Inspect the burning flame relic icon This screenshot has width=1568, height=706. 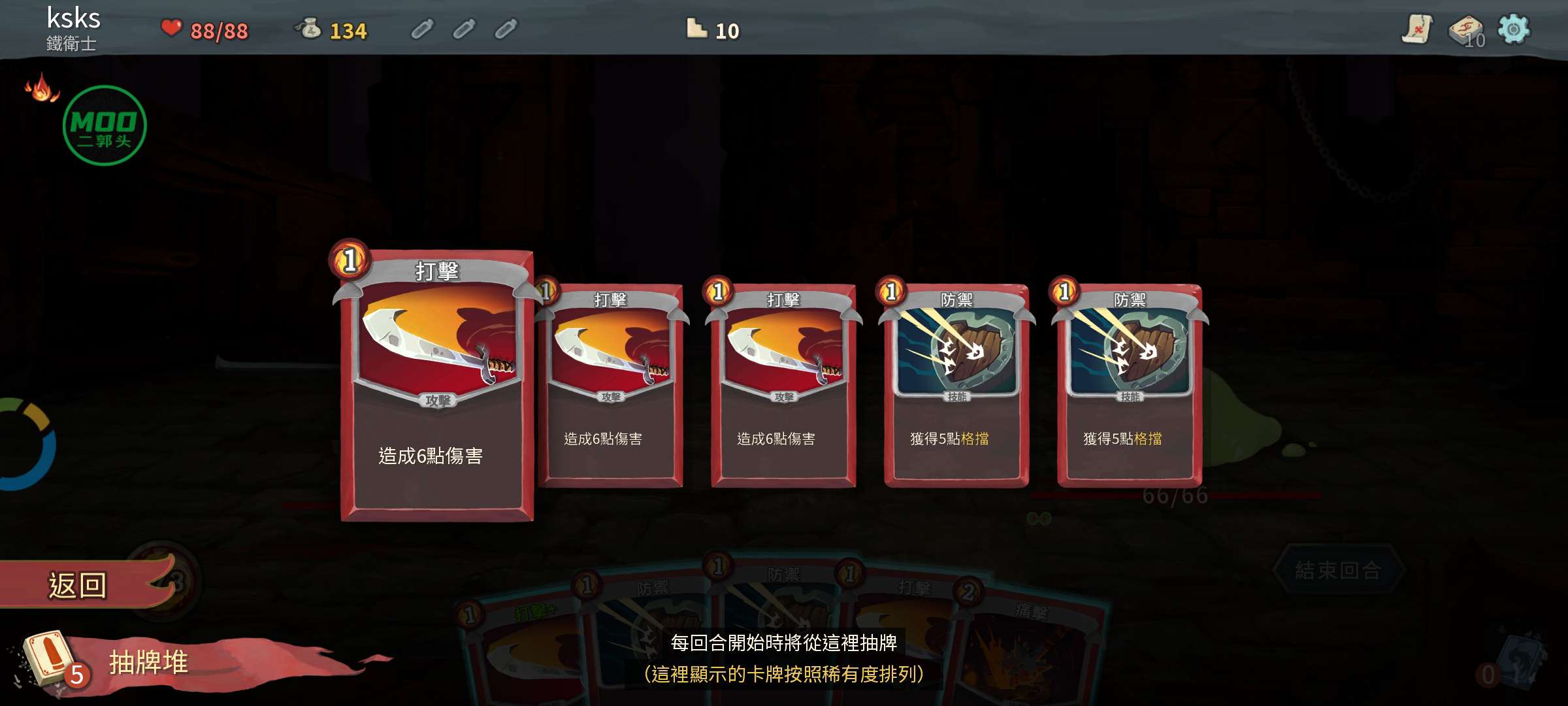[x=41, y=88]
